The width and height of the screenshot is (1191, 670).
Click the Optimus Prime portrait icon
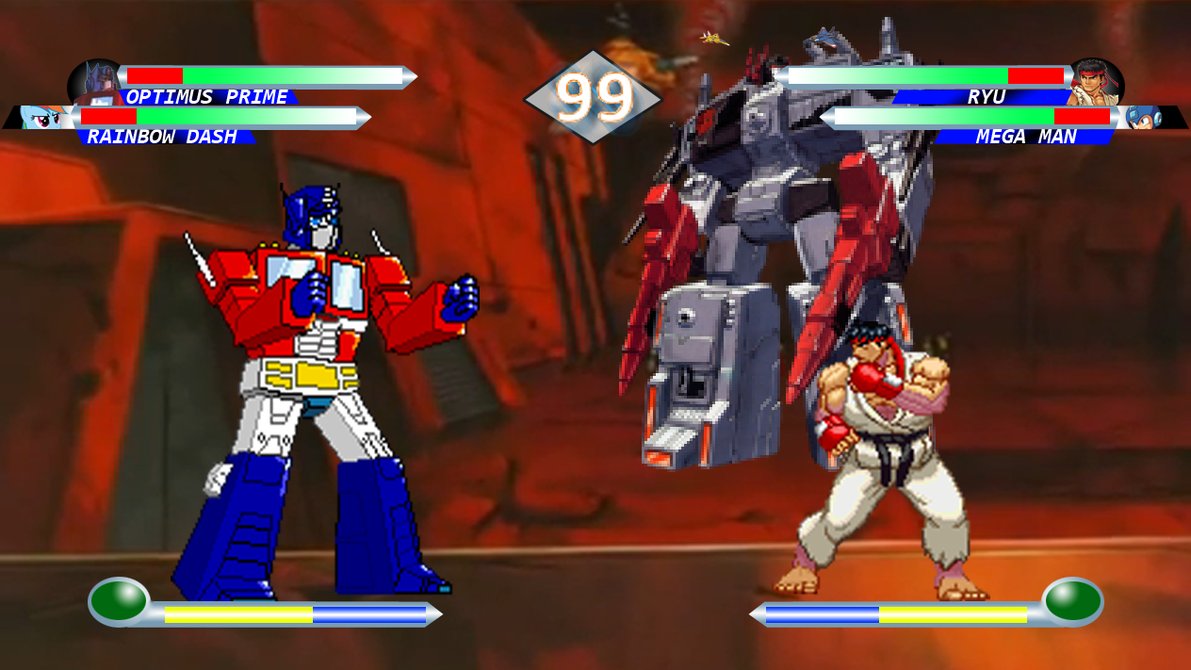click(x=97, y=80)
